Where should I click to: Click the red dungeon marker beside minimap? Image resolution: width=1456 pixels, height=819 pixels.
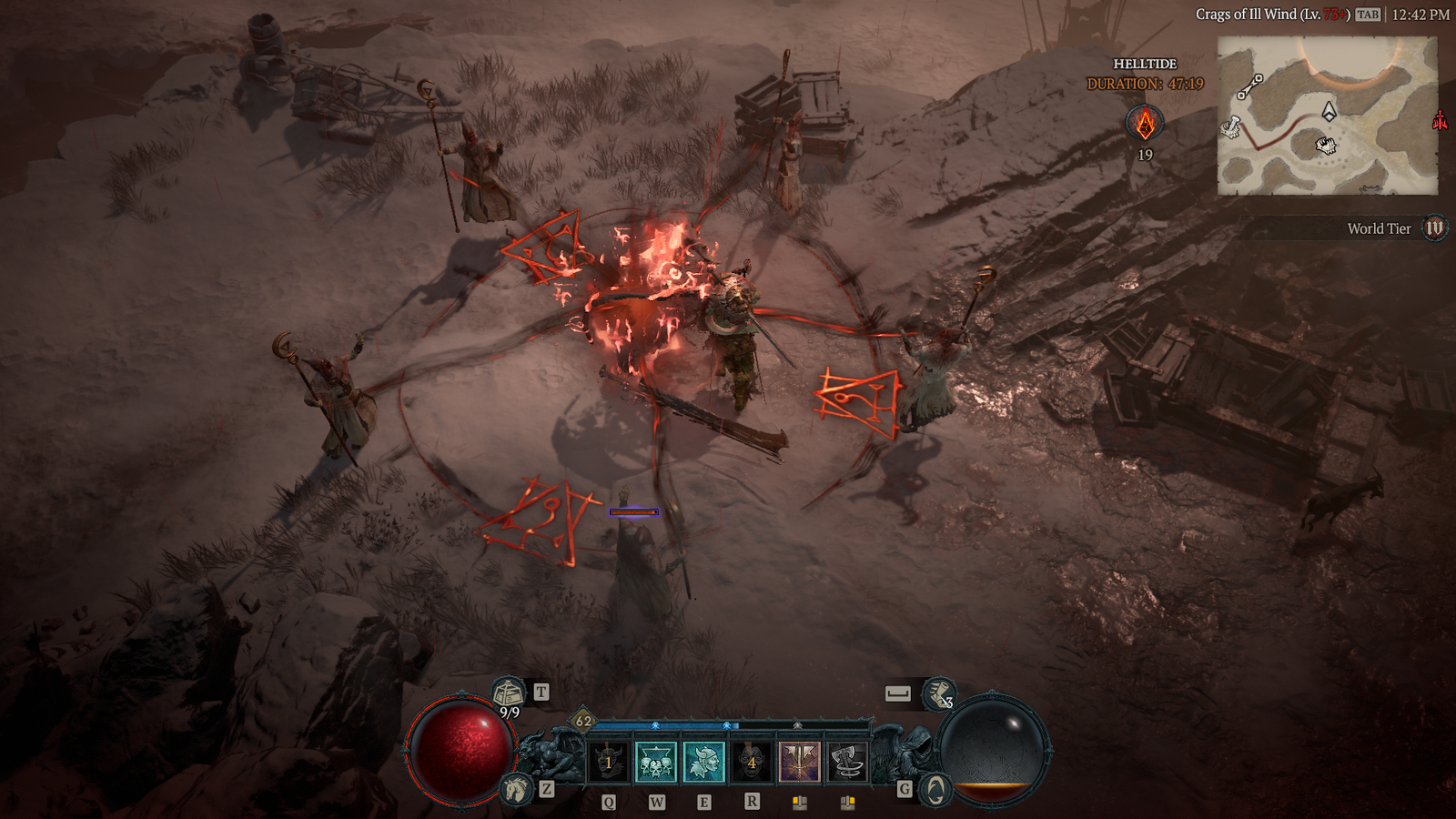1440,120
